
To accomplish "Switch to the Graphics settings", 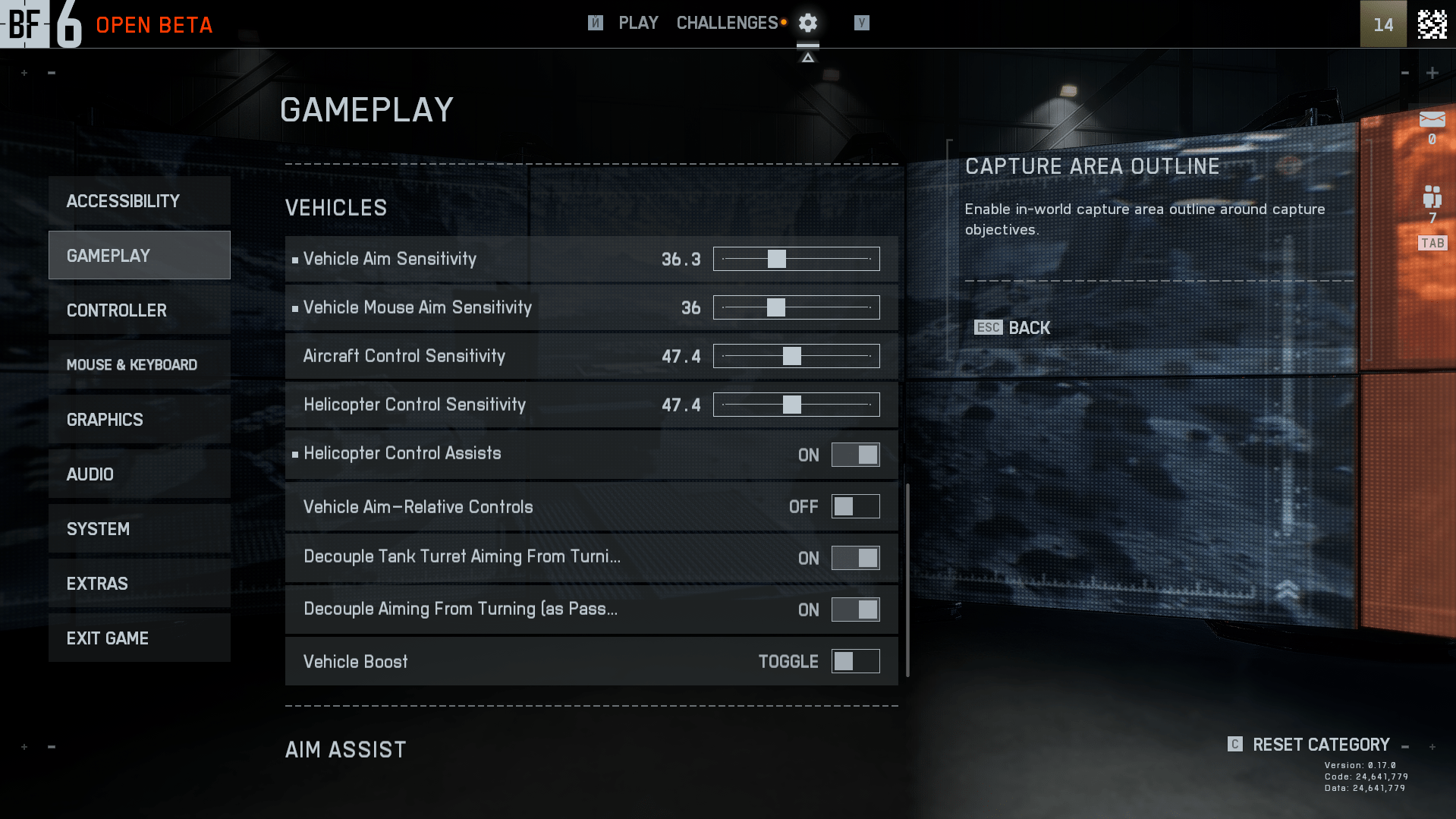I will coord(139,420).
